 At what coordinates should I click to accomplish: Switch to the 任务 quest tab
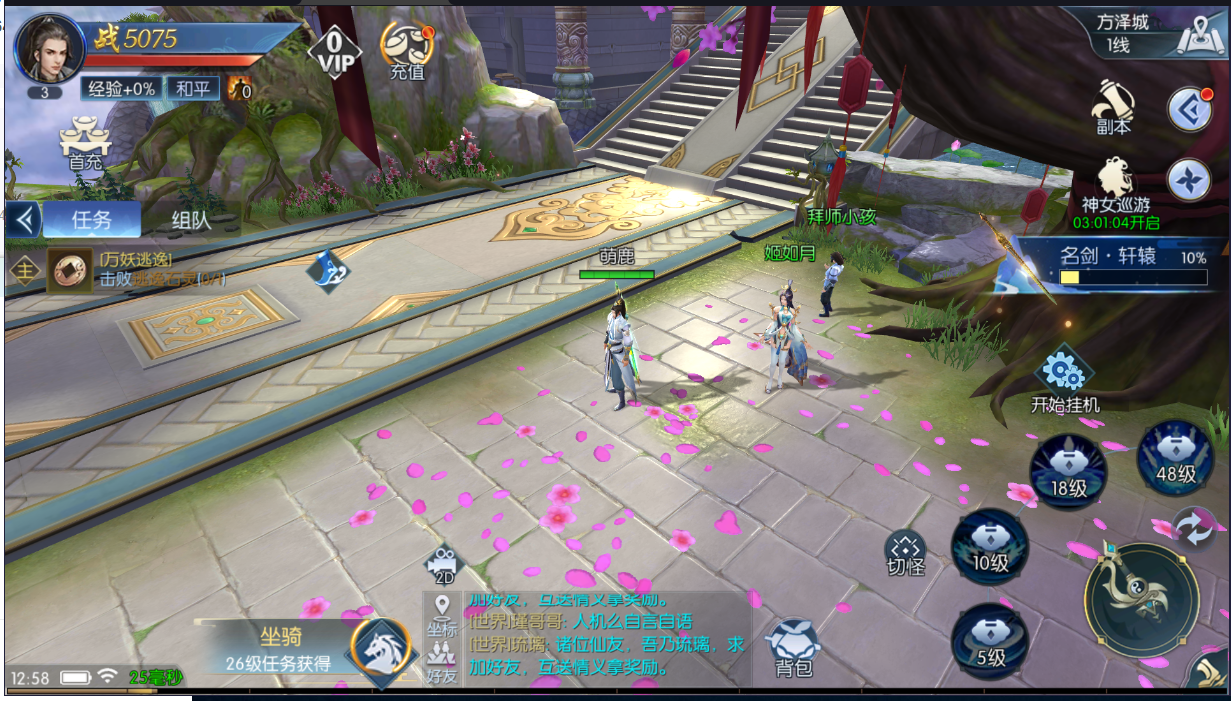point(91,219)
